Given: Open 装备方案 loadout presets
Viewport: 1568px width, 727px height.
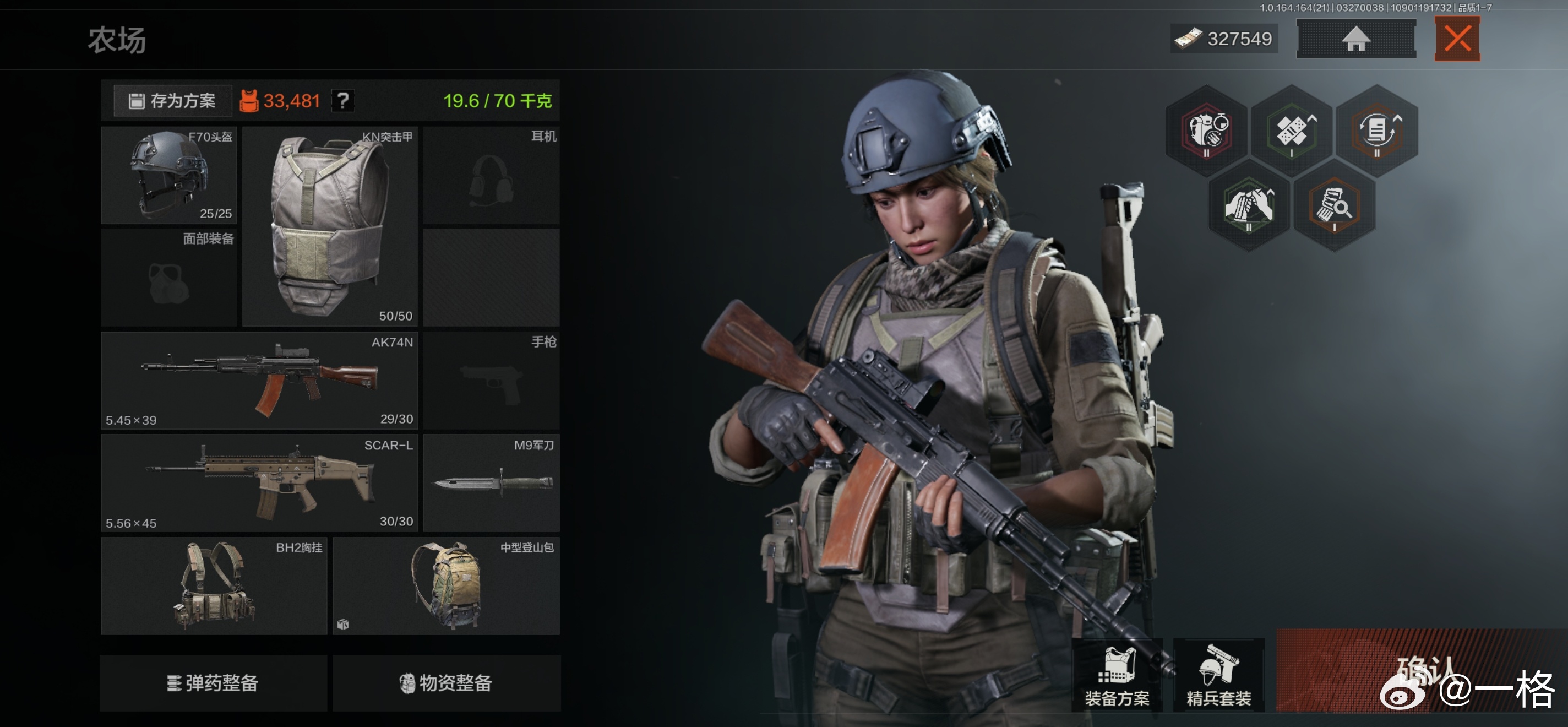Looking at the screenshot, I should 1117,675.
